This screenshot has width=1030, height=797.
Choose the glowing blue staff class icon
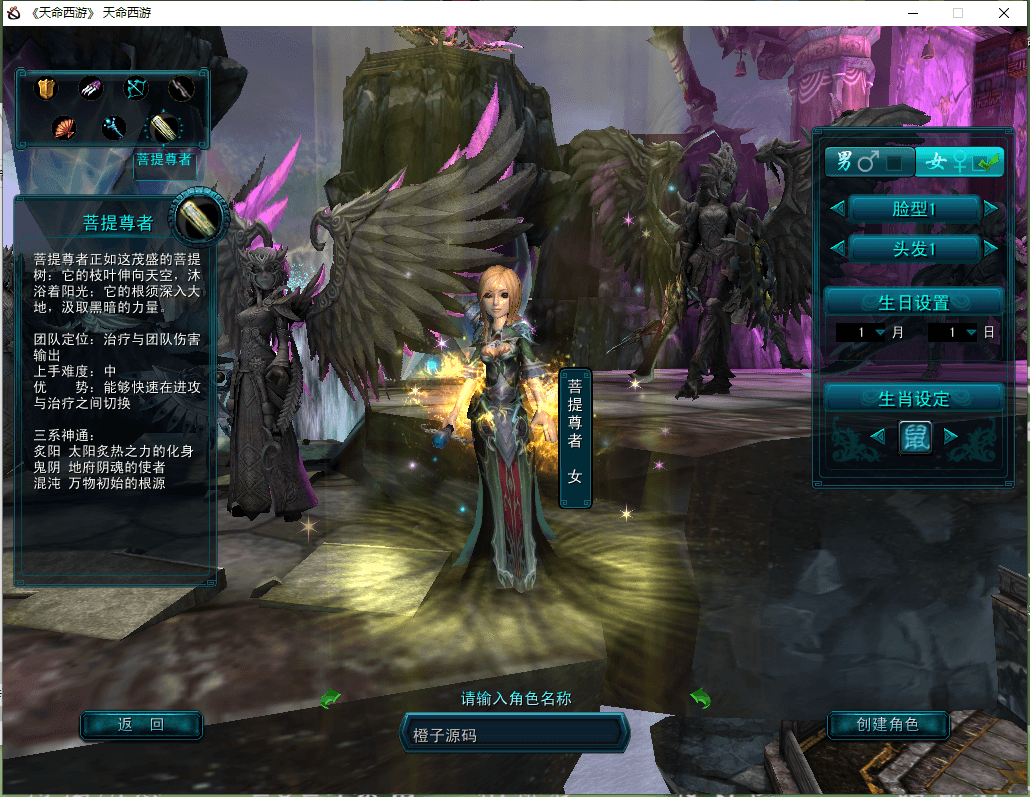(113, 128)
